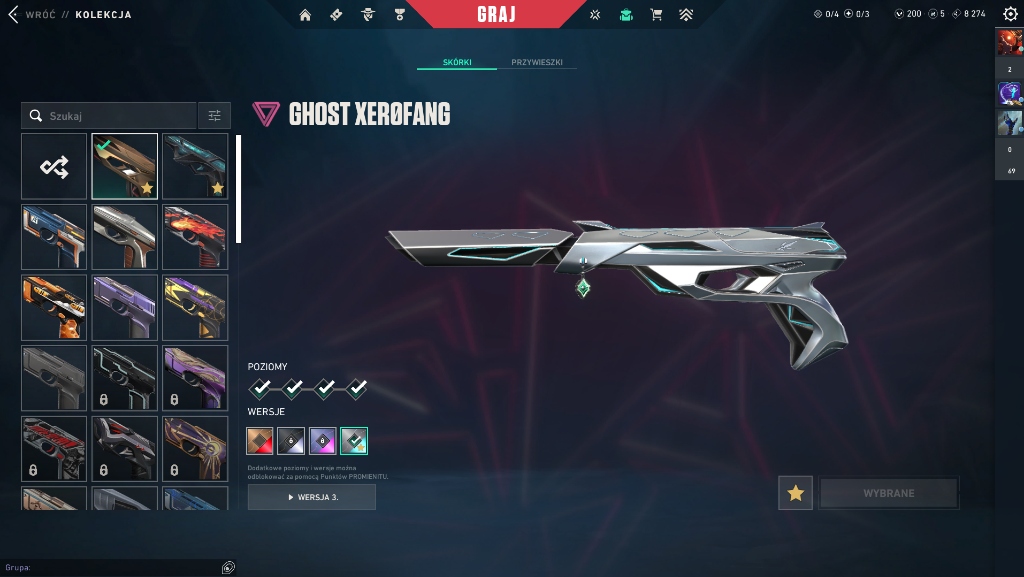The width and height of the screenshot is (1024, 577).
Task: Toggle the favorite star button
Action: [x=795, y=493]
